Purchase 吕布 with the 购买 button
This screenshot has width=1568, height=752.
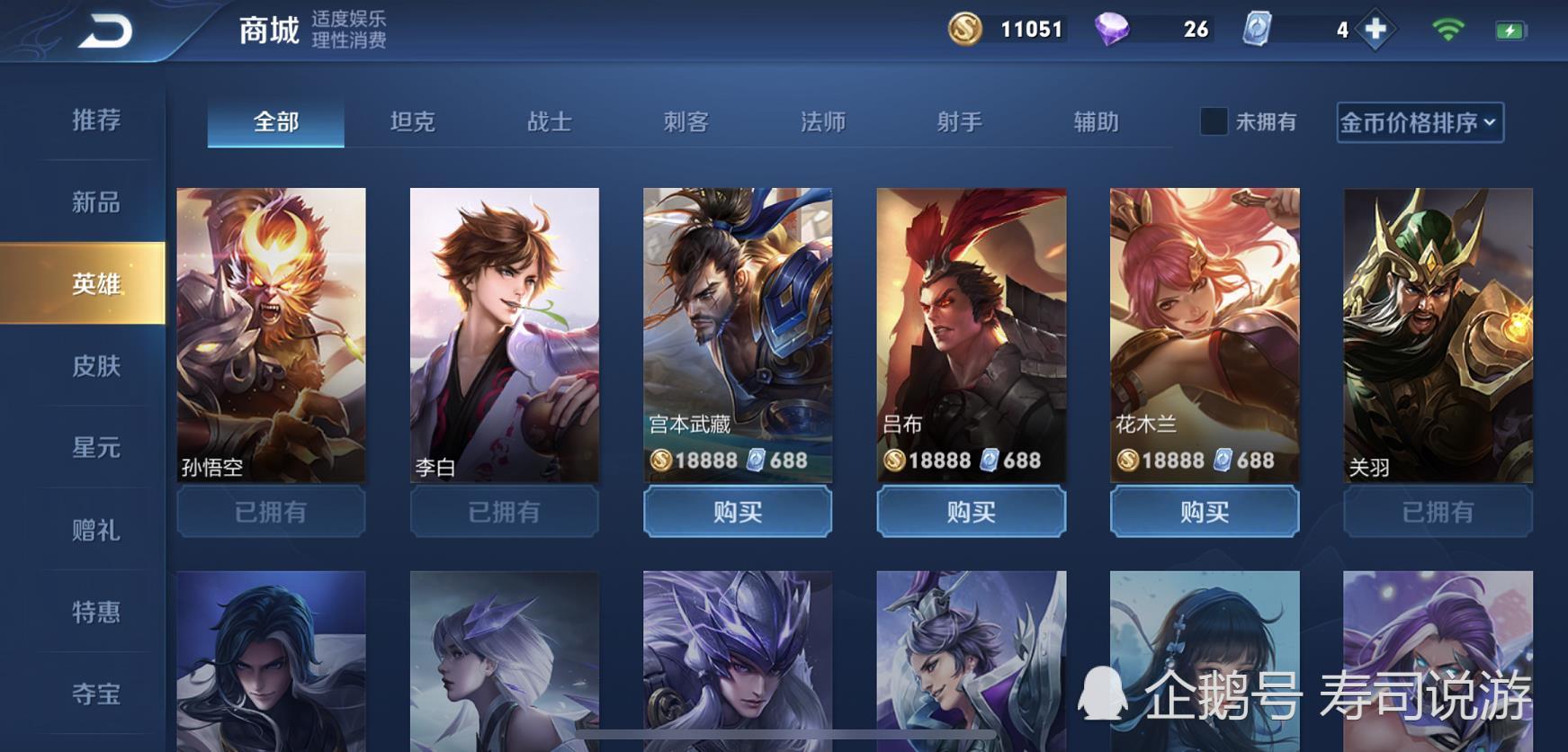[971, 511]
